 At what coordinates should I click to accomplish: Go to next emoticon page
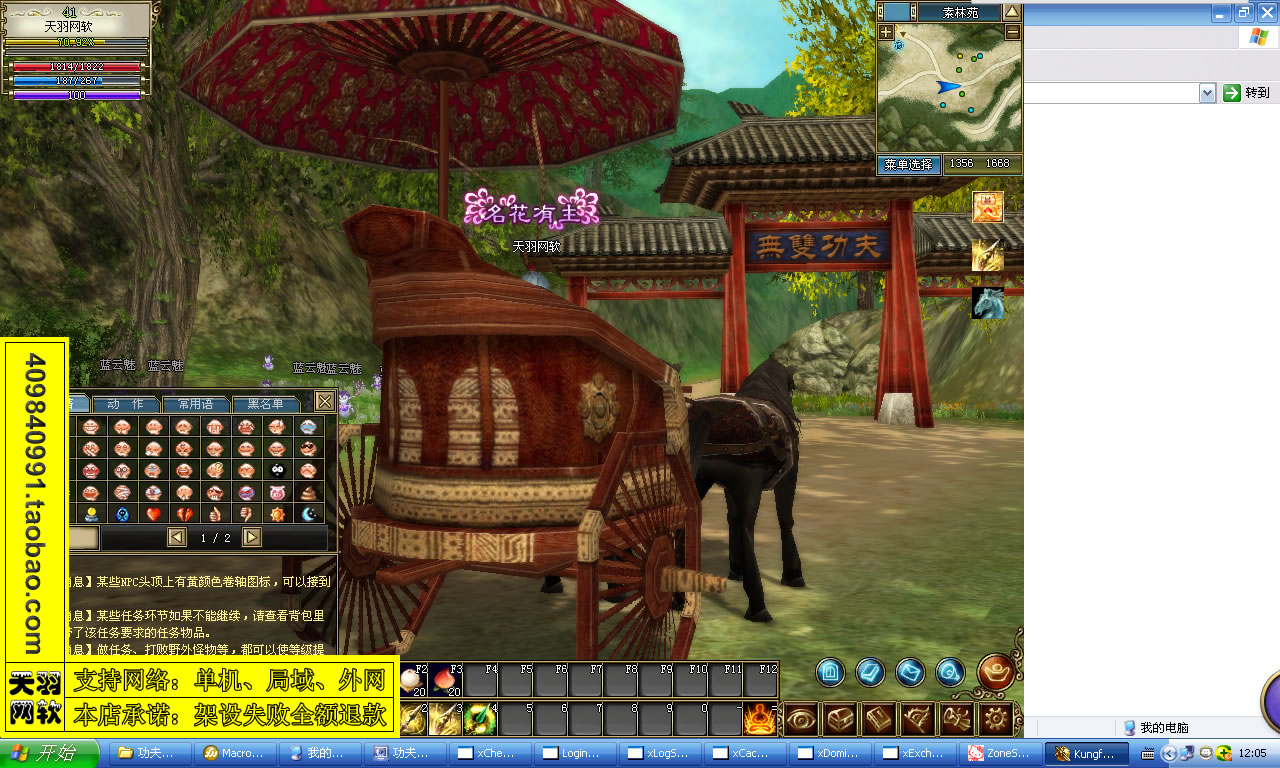pyautogui.click(x=252, y=538)
